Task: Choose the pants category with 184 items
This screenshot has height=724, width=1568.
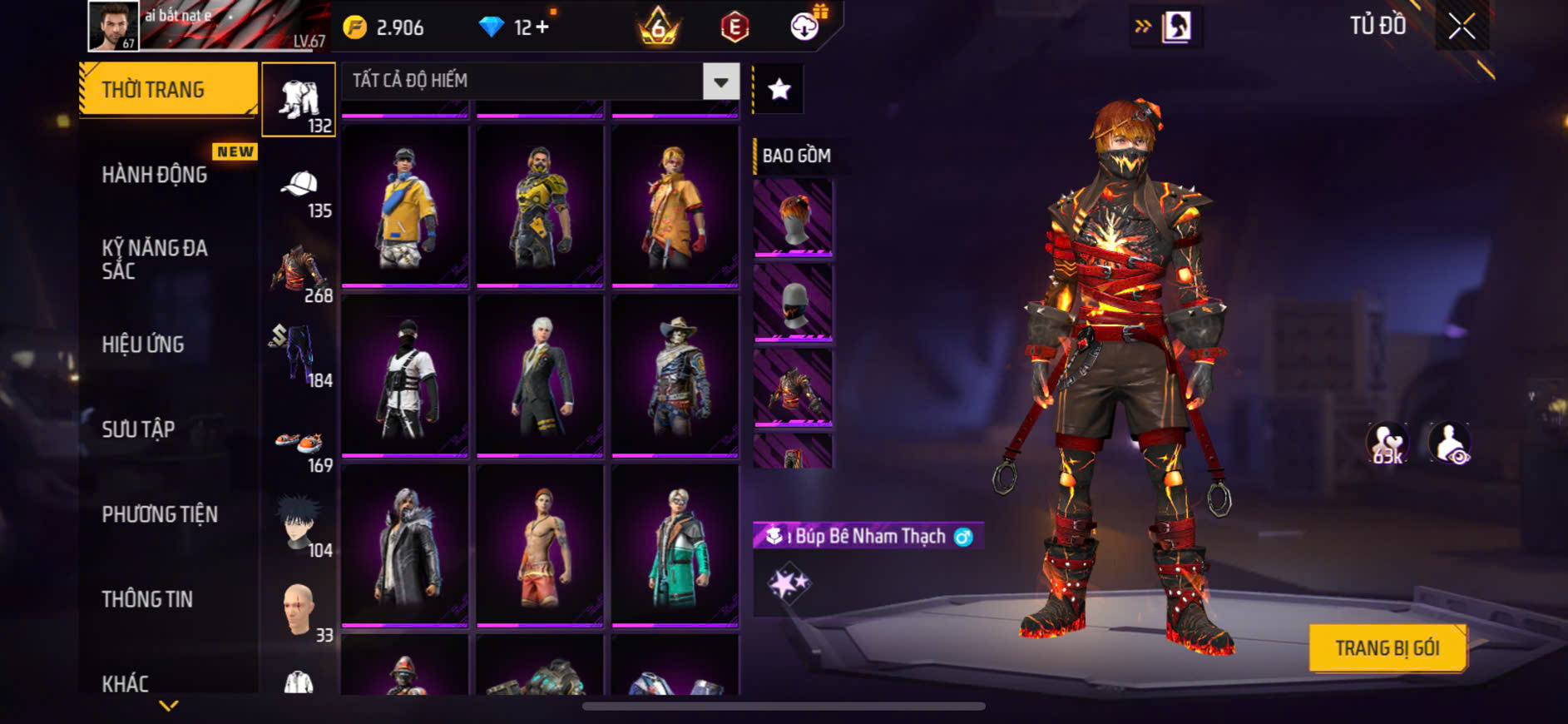Action: [298, 355]
